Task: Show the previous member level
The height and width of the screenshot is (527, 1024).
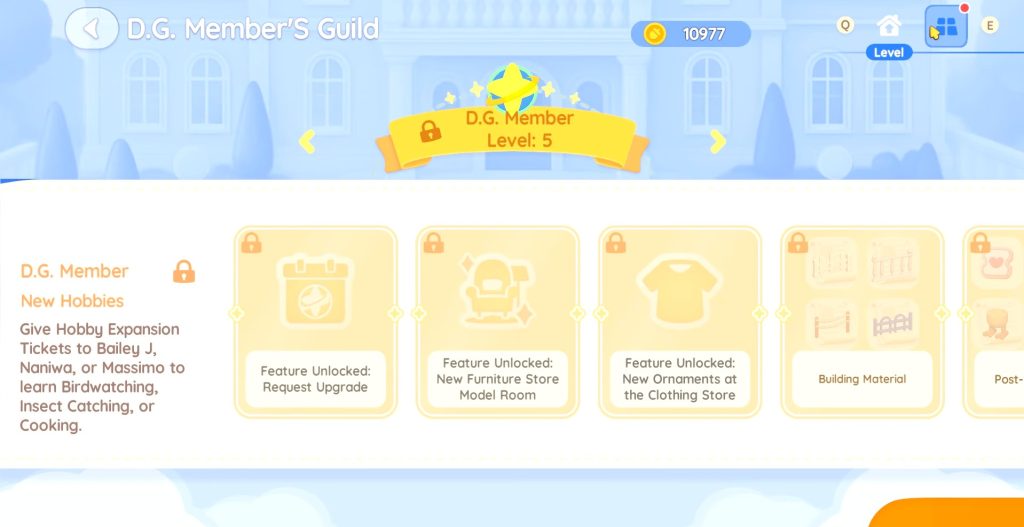Action: pos(307,142)
